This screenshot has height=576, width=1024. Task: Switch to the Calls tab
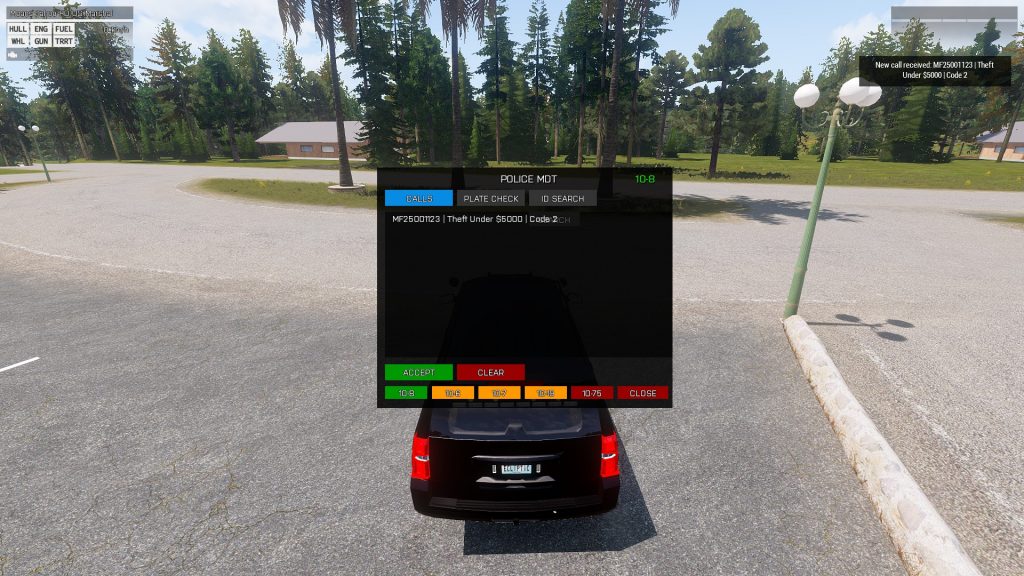(x=418, y=198)
